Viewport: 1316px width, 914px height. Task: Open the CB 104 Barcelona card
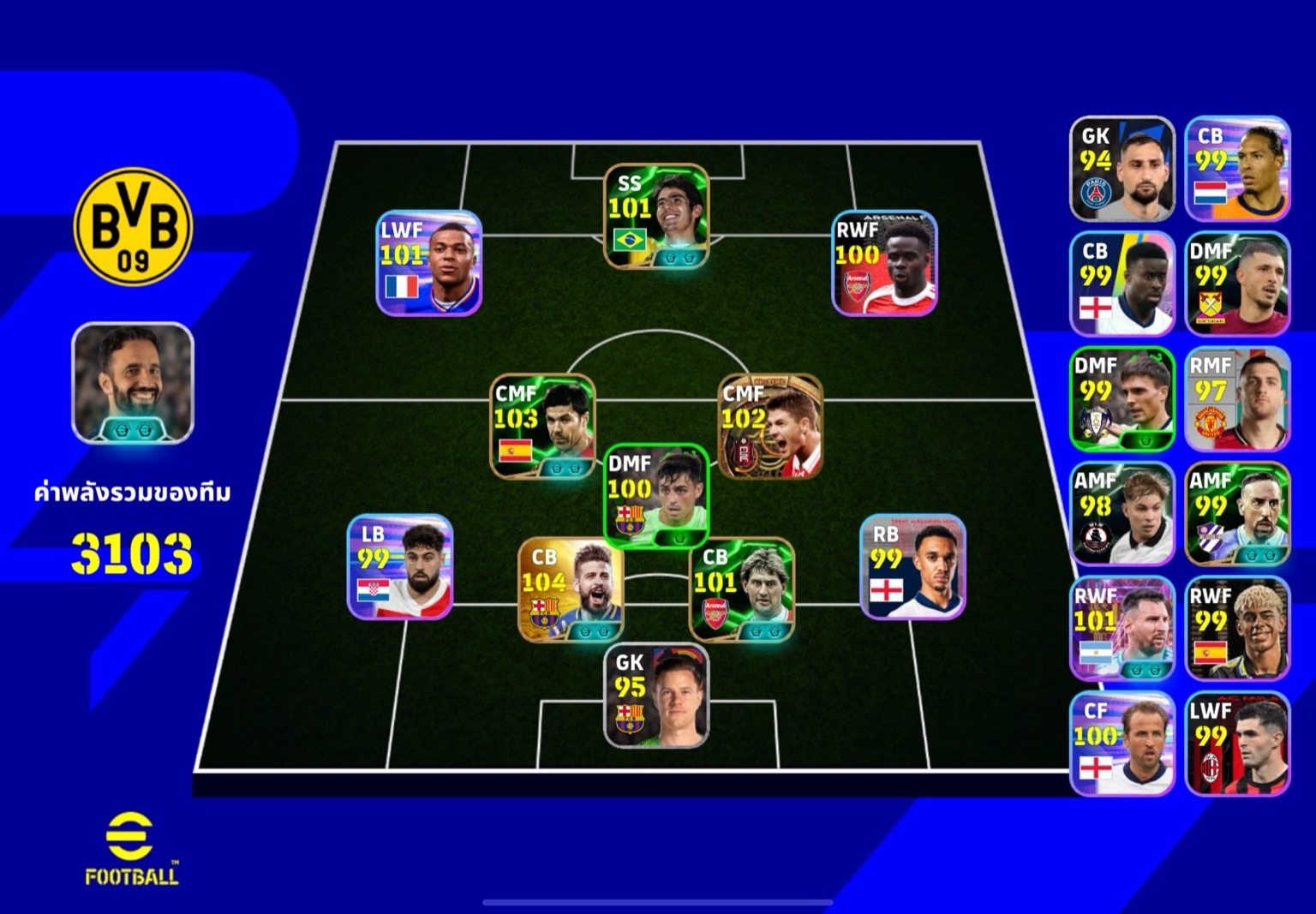click(571, 589)
